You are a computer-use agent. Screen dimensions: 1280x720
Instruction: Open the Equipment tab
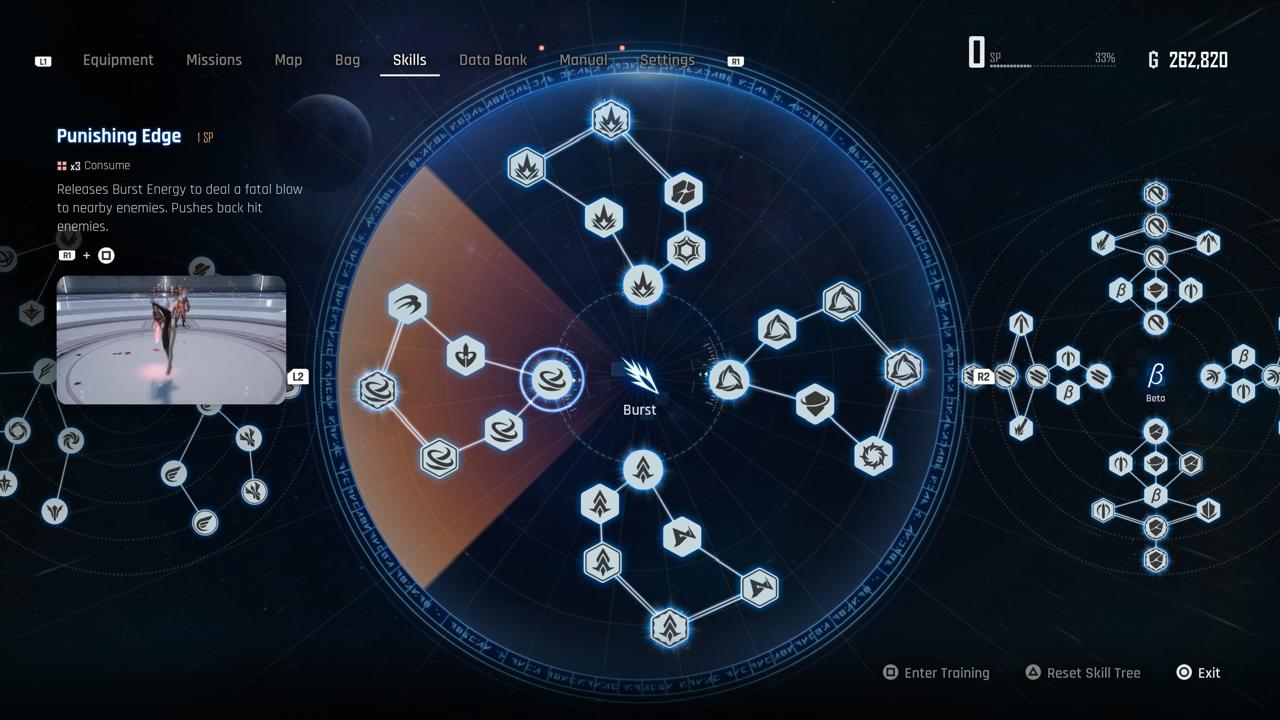click(118, 60)
